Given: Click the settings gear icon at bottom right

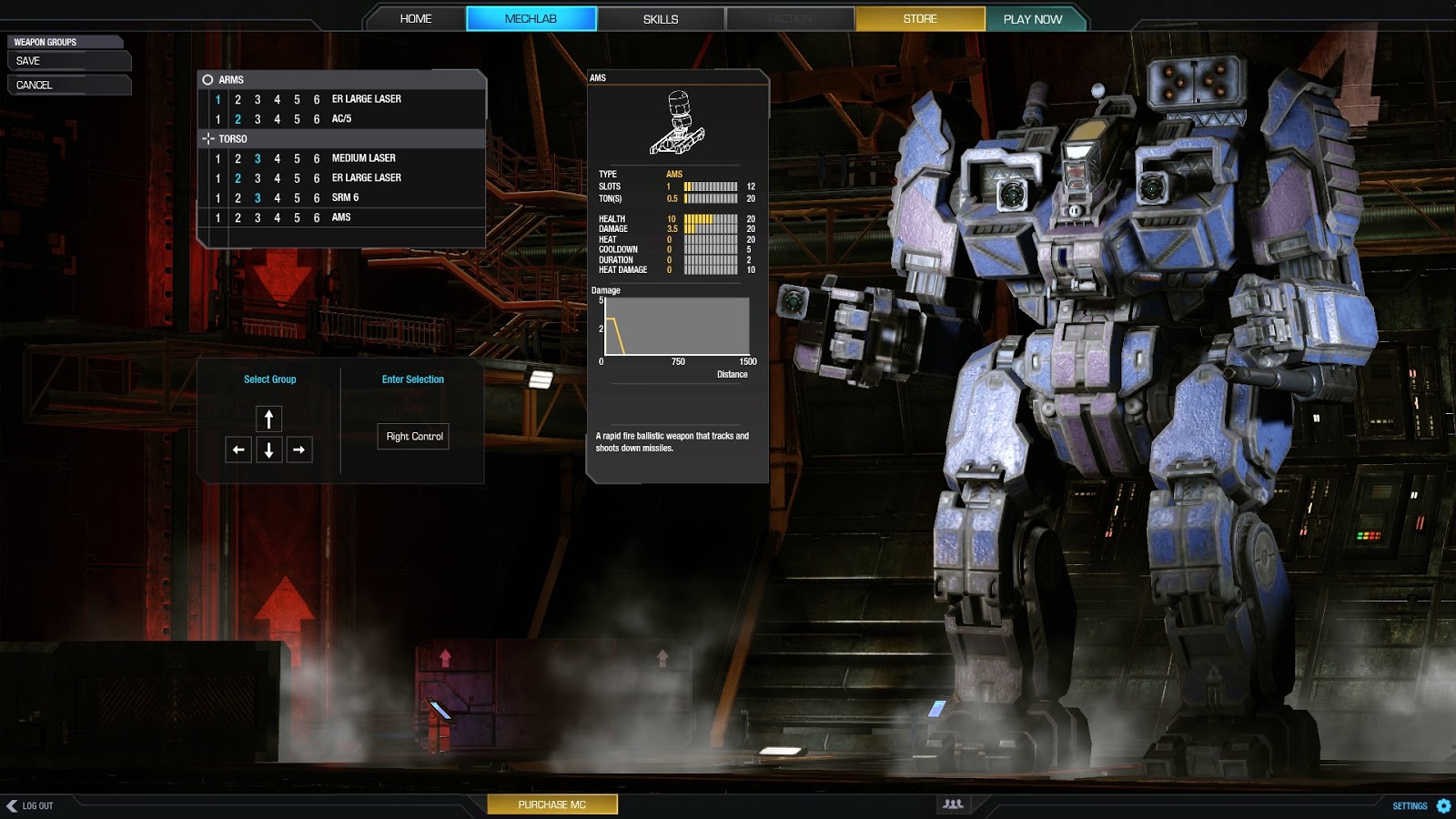Looking at the screenshot, I should 1442,805.
